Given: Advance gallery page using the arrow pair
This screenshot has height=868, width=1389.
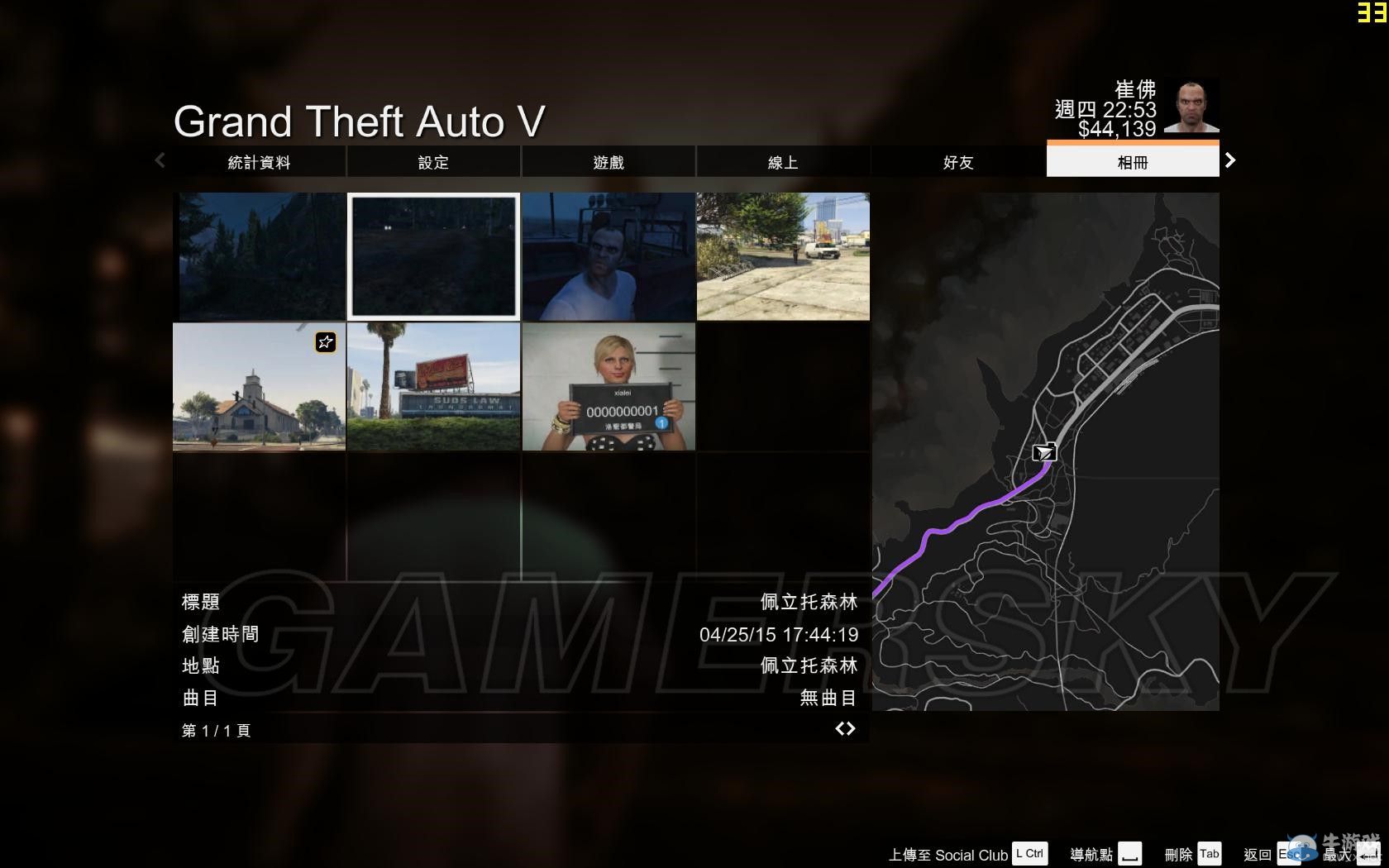Looking at the screenshot, I should [x=846, y=728].
